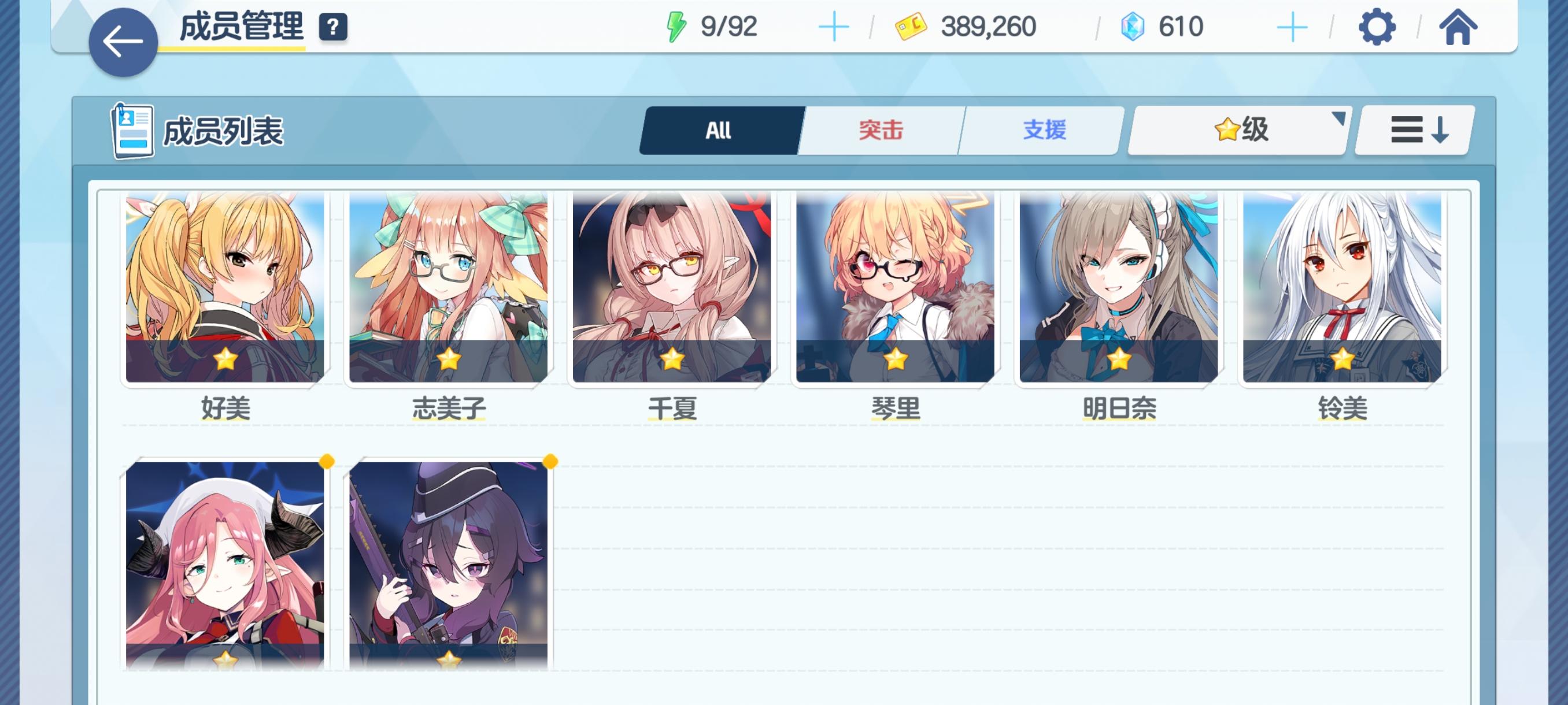Select the All filter tab
The image size is (1568, 705).
click(718, 129)
